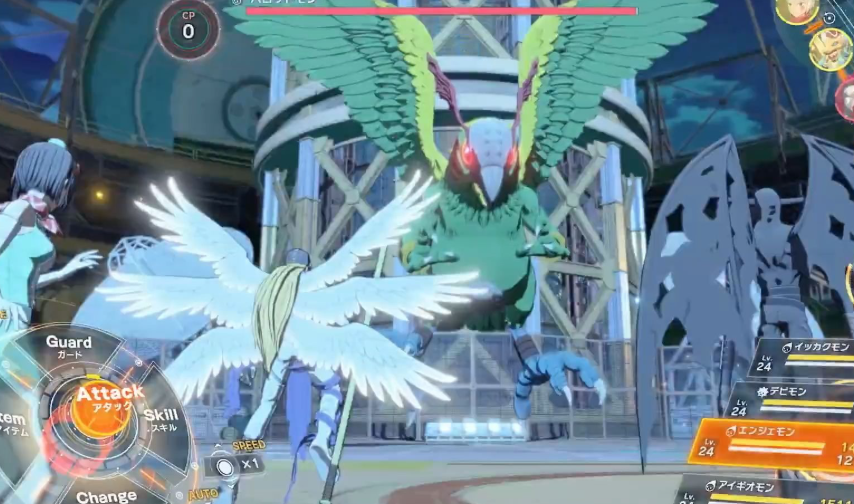Click the blond character turn-order portrait
Screen dimensions: 854x504
[797, 10]
